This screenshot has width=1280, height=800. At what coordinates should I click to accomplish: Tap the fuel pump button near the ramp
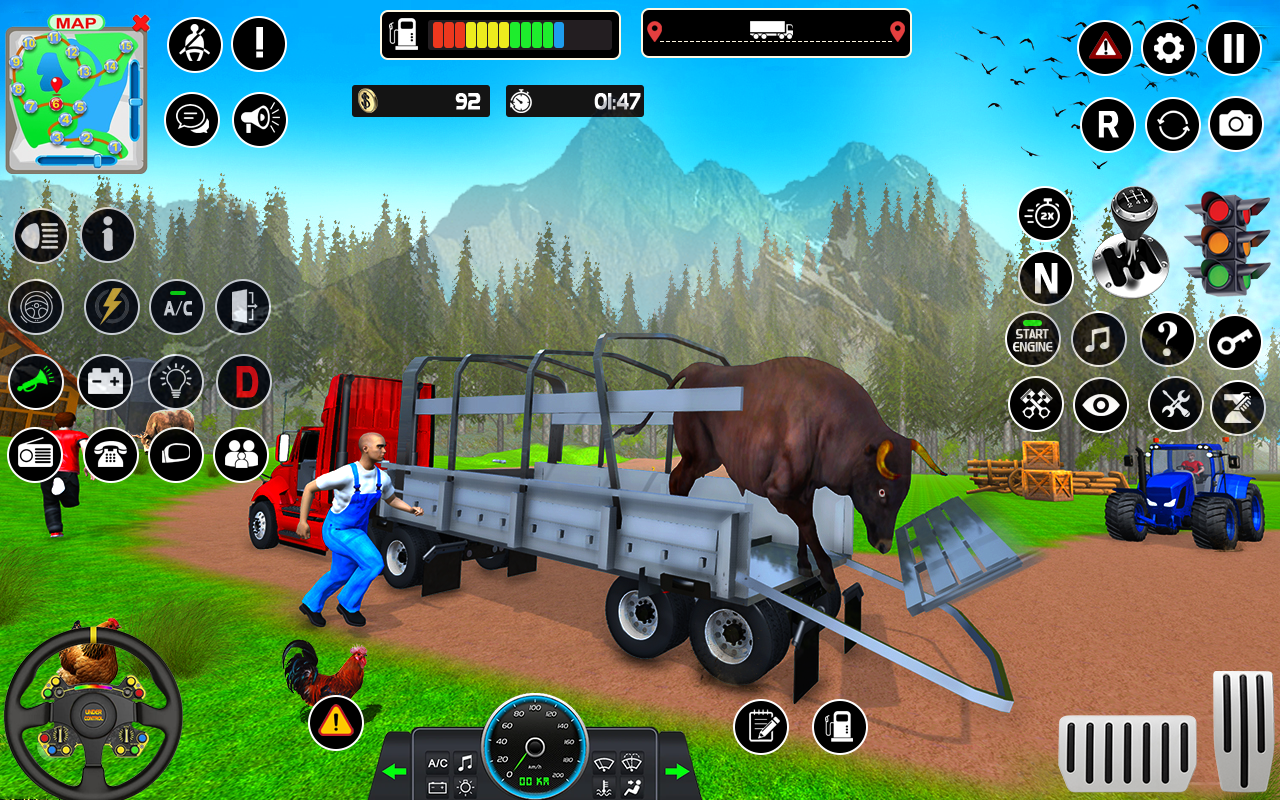839,726
